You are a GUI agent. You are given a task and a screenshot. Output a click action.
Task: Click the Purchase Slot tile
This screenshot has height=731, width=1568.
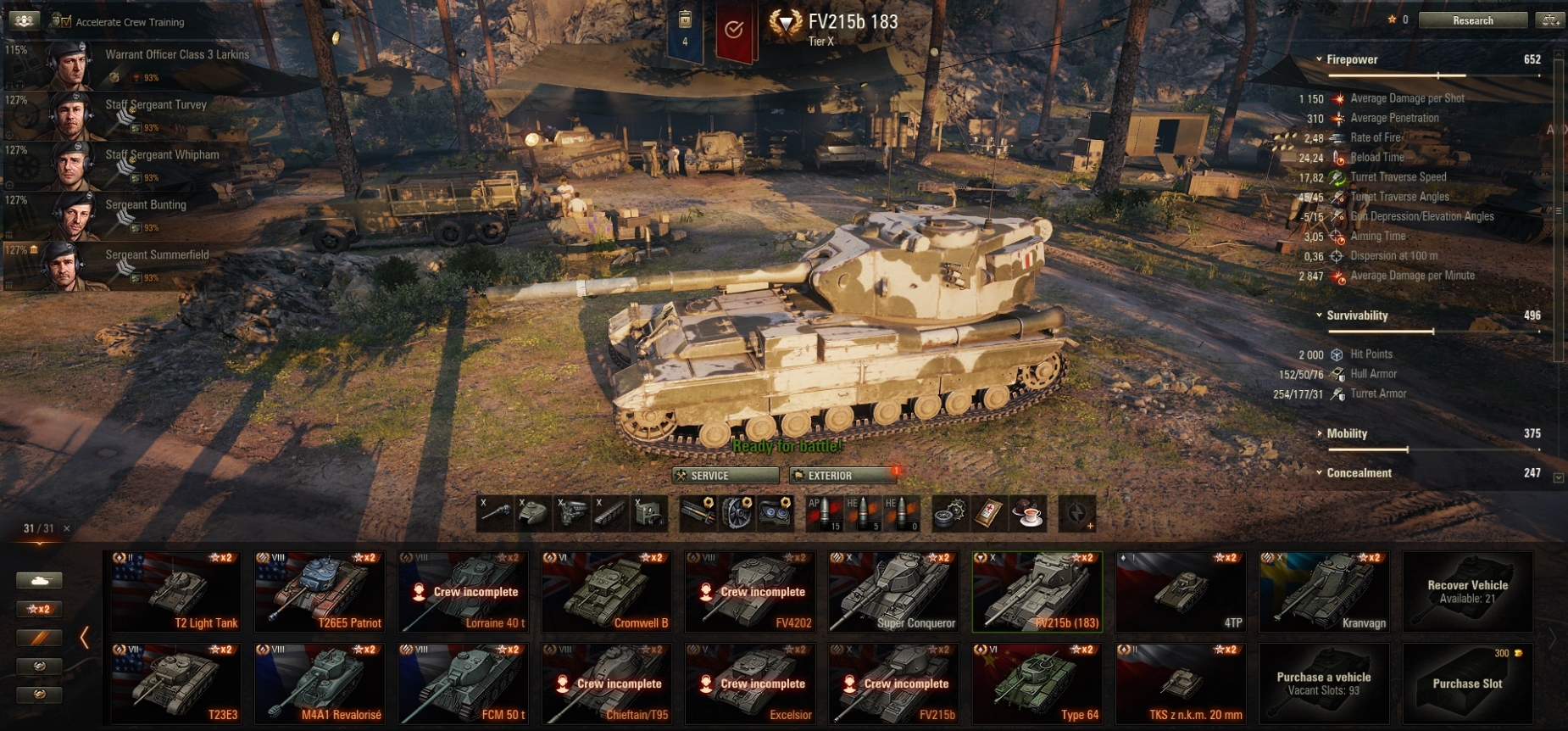click(1467, 684)
